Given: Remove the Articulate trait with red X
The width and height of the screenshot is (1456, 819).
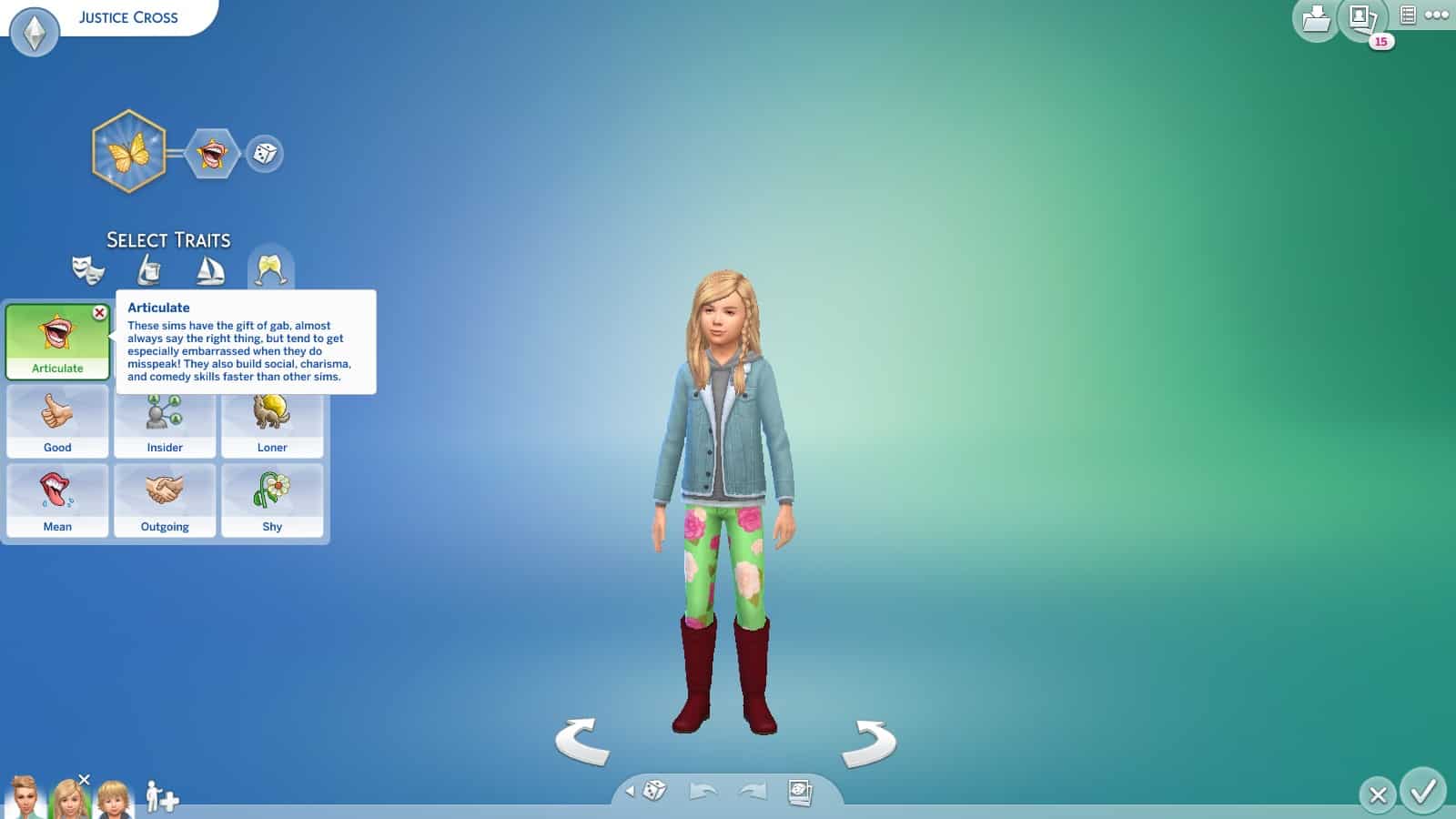Looking at the screenshot, I should [x=99, y=313].
